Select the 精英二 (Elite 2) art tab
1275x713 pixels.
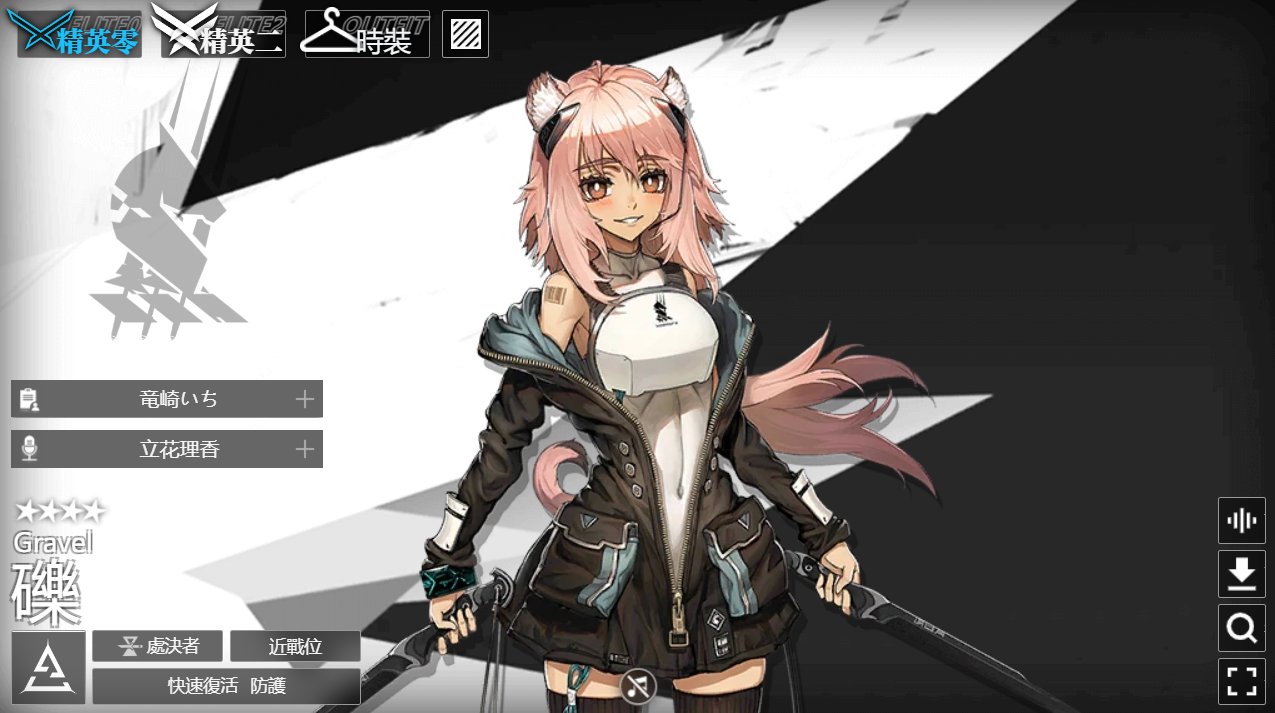(224, 35)
